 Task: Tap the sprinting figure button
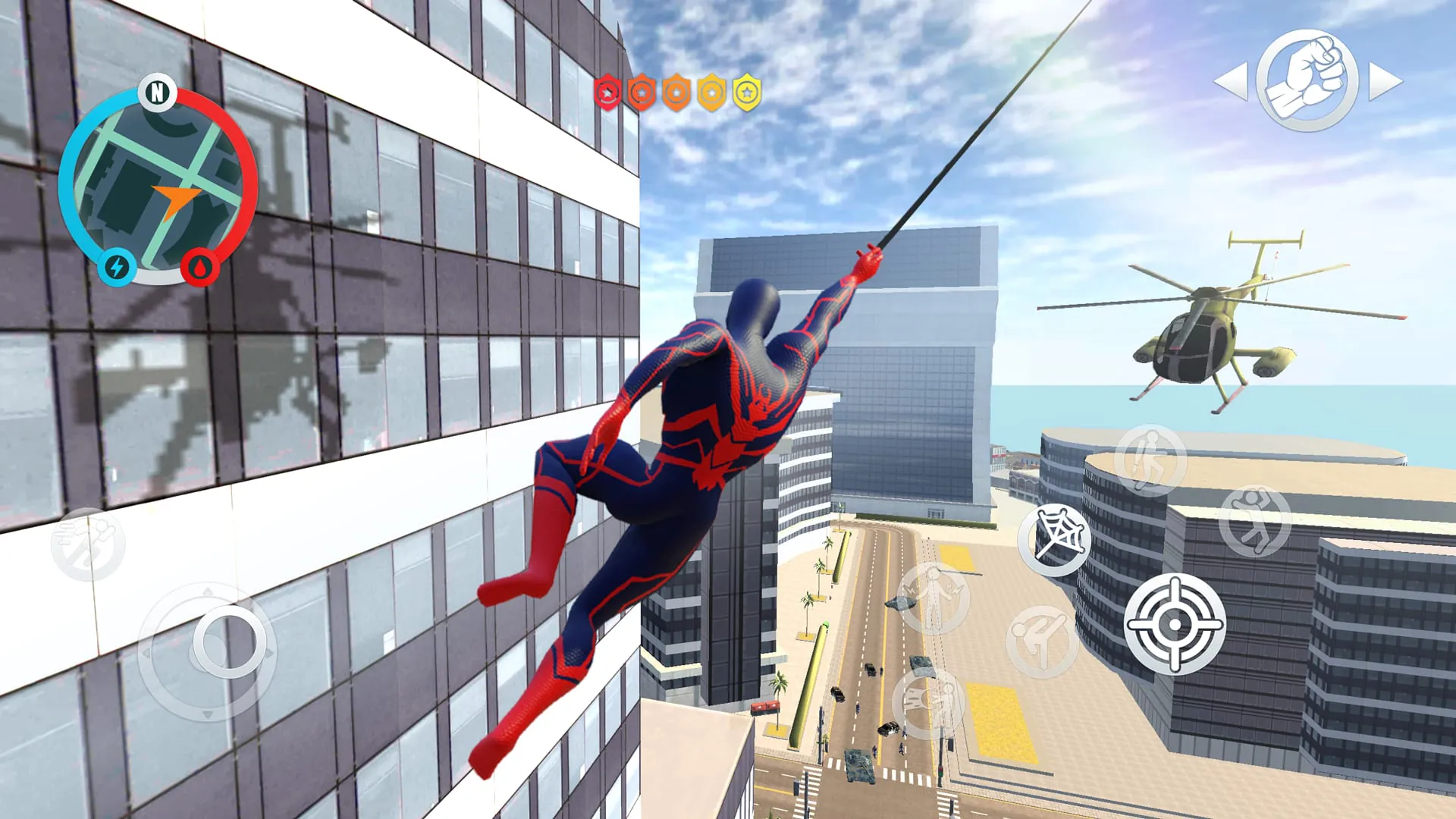88,544
